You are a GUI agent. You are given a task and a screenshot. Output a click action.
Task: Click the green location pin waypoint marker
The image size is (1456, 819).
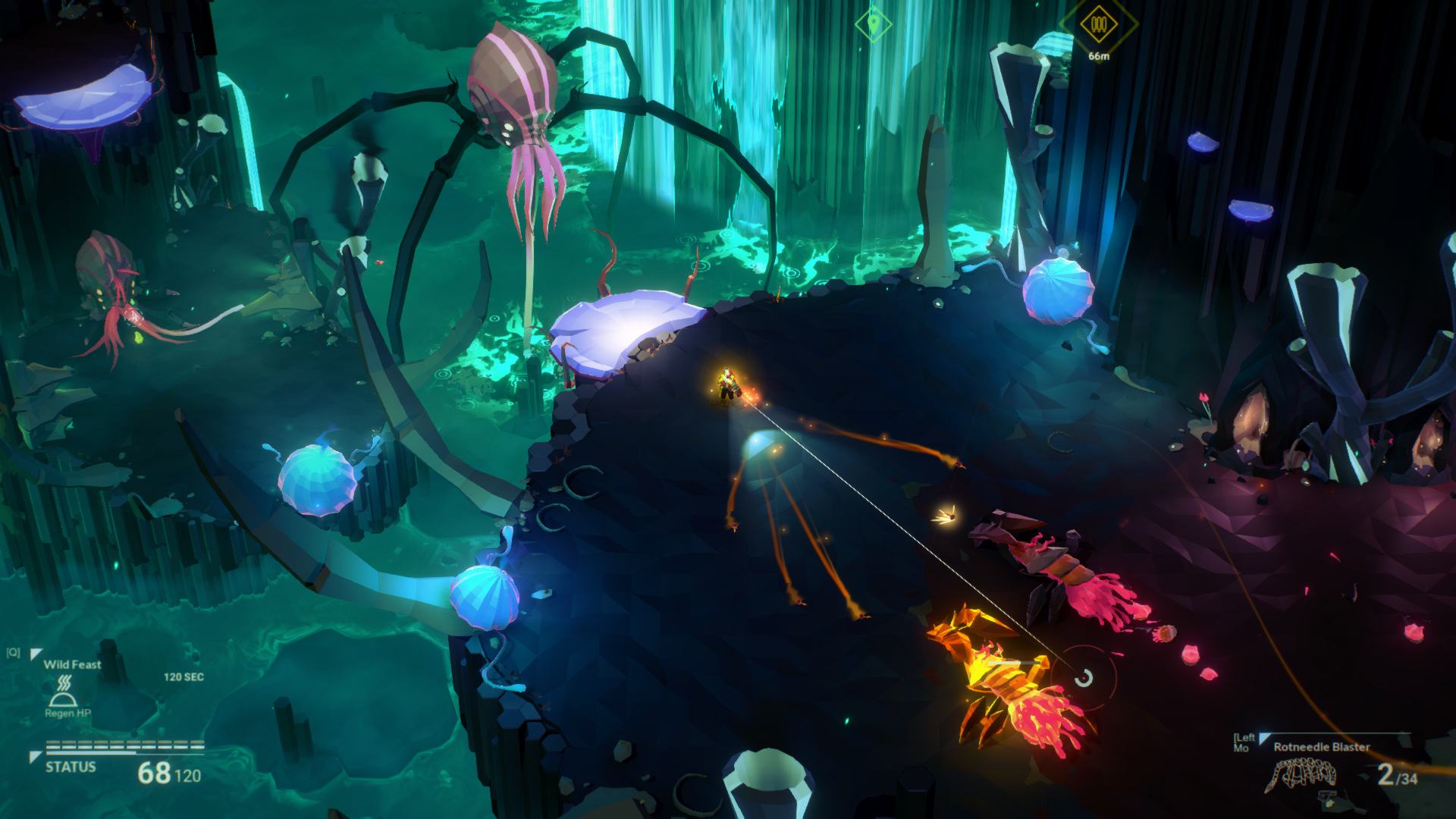(873, 24)
